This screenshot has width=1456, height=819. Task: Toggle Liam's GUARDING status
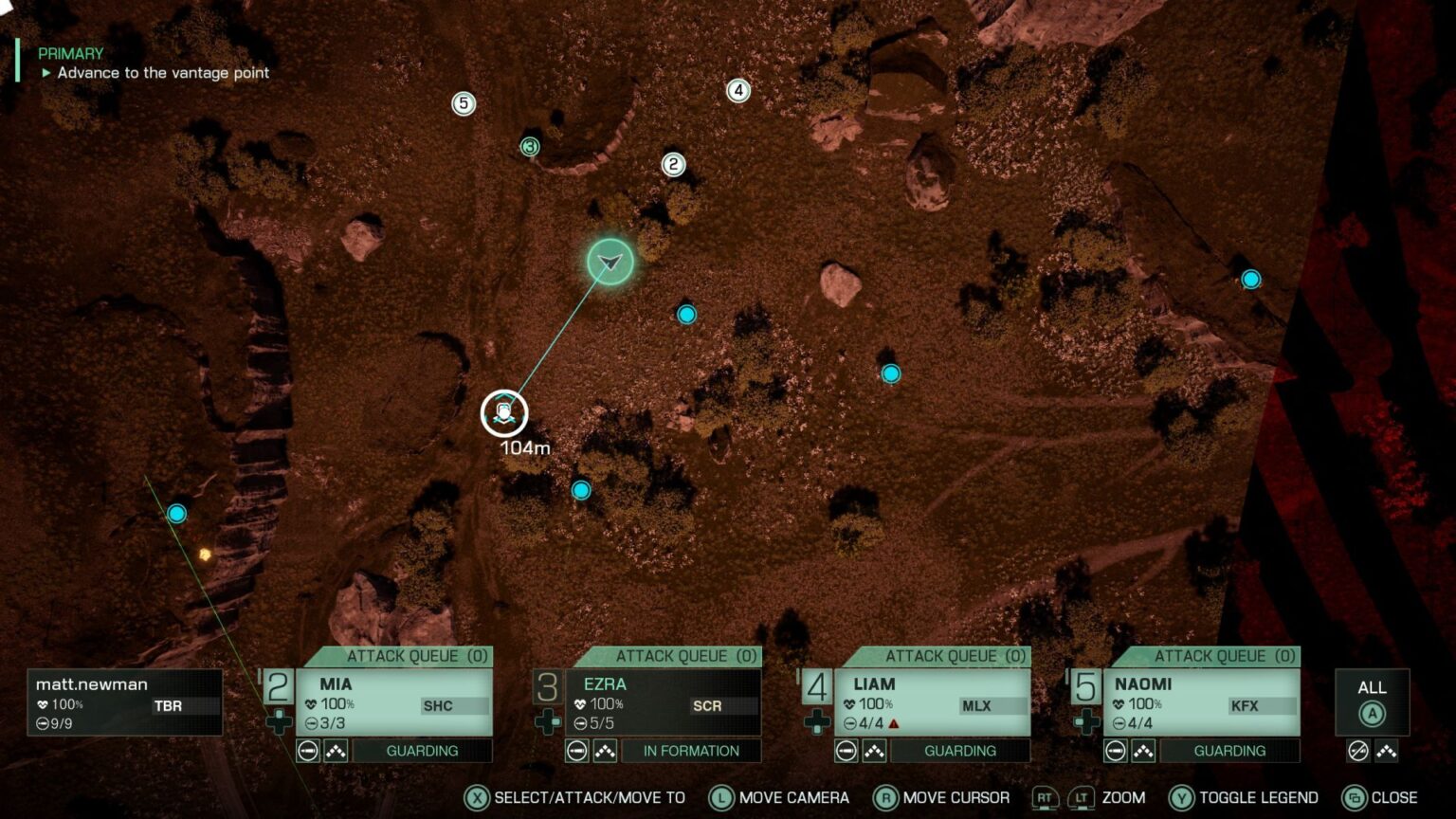(962, 750)
